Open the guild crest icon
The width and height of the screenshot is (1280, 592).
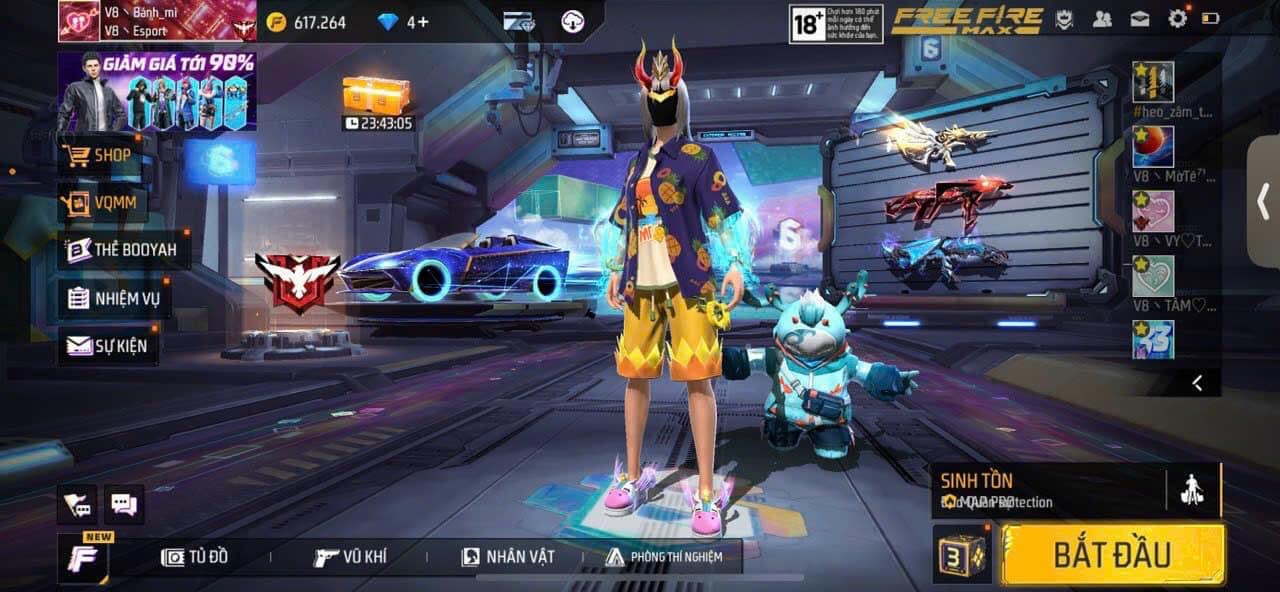[1066, 18]
